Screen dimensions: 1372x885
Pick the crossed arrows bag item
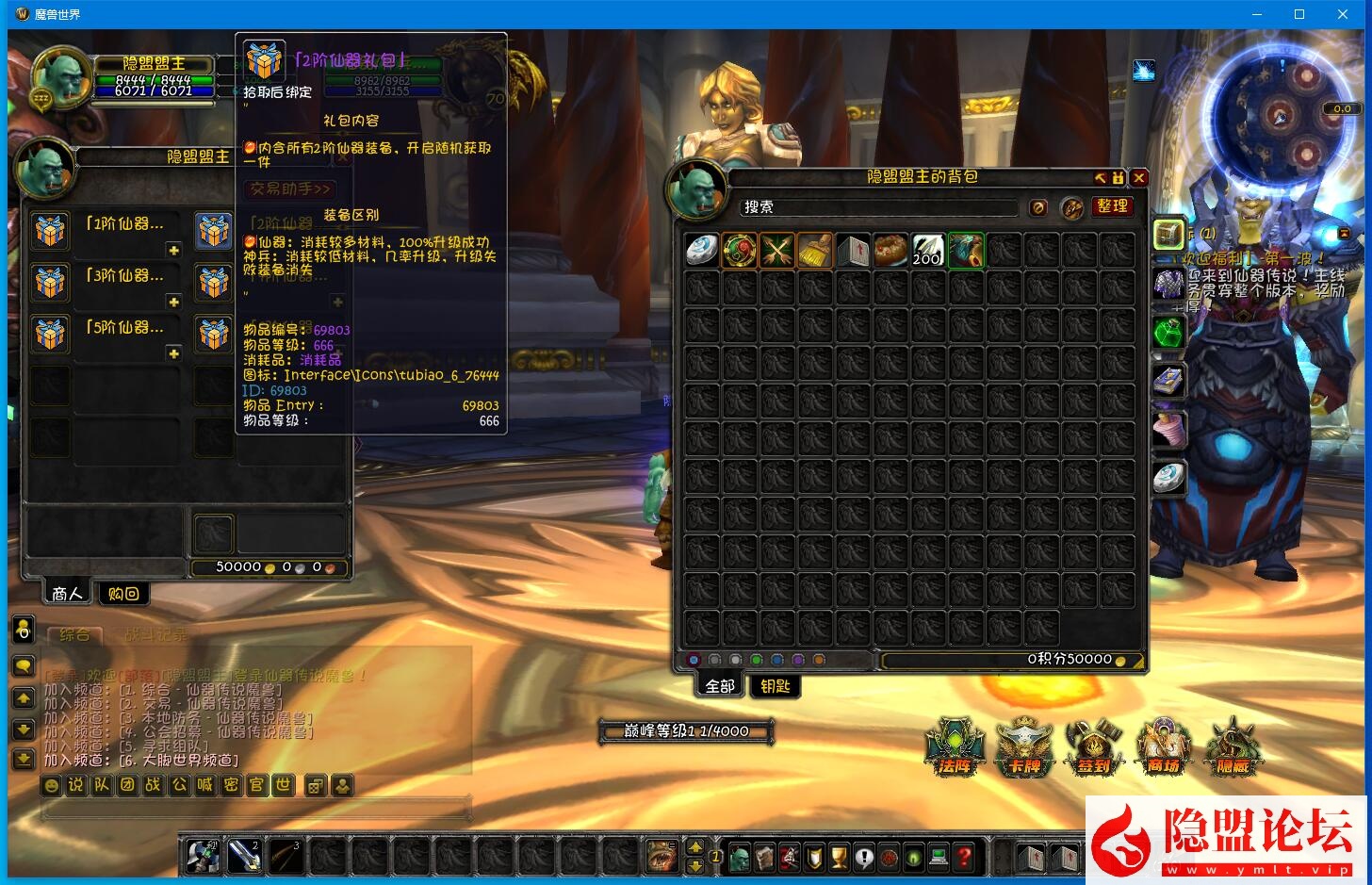777,251
